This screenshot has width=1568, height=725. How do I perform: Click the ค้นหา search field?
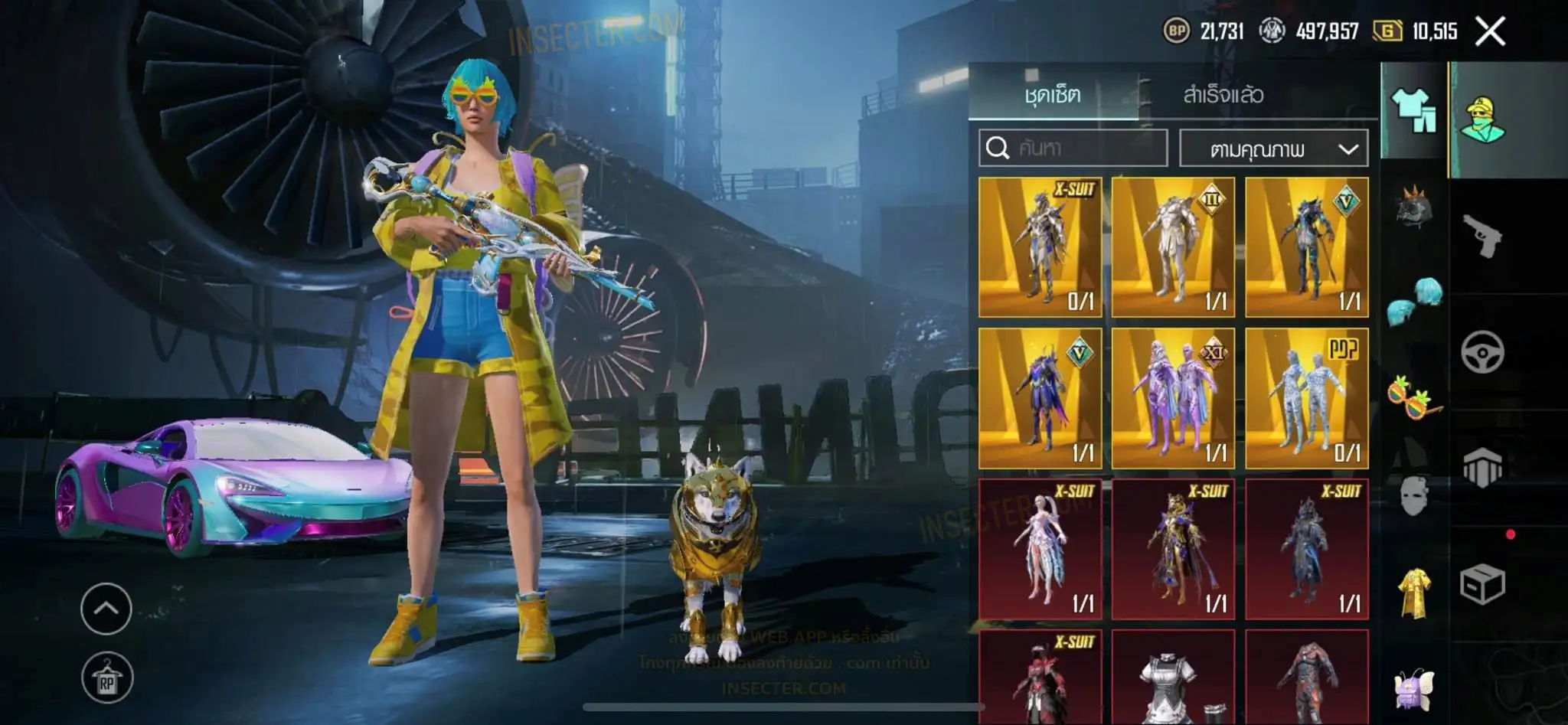1073,148
